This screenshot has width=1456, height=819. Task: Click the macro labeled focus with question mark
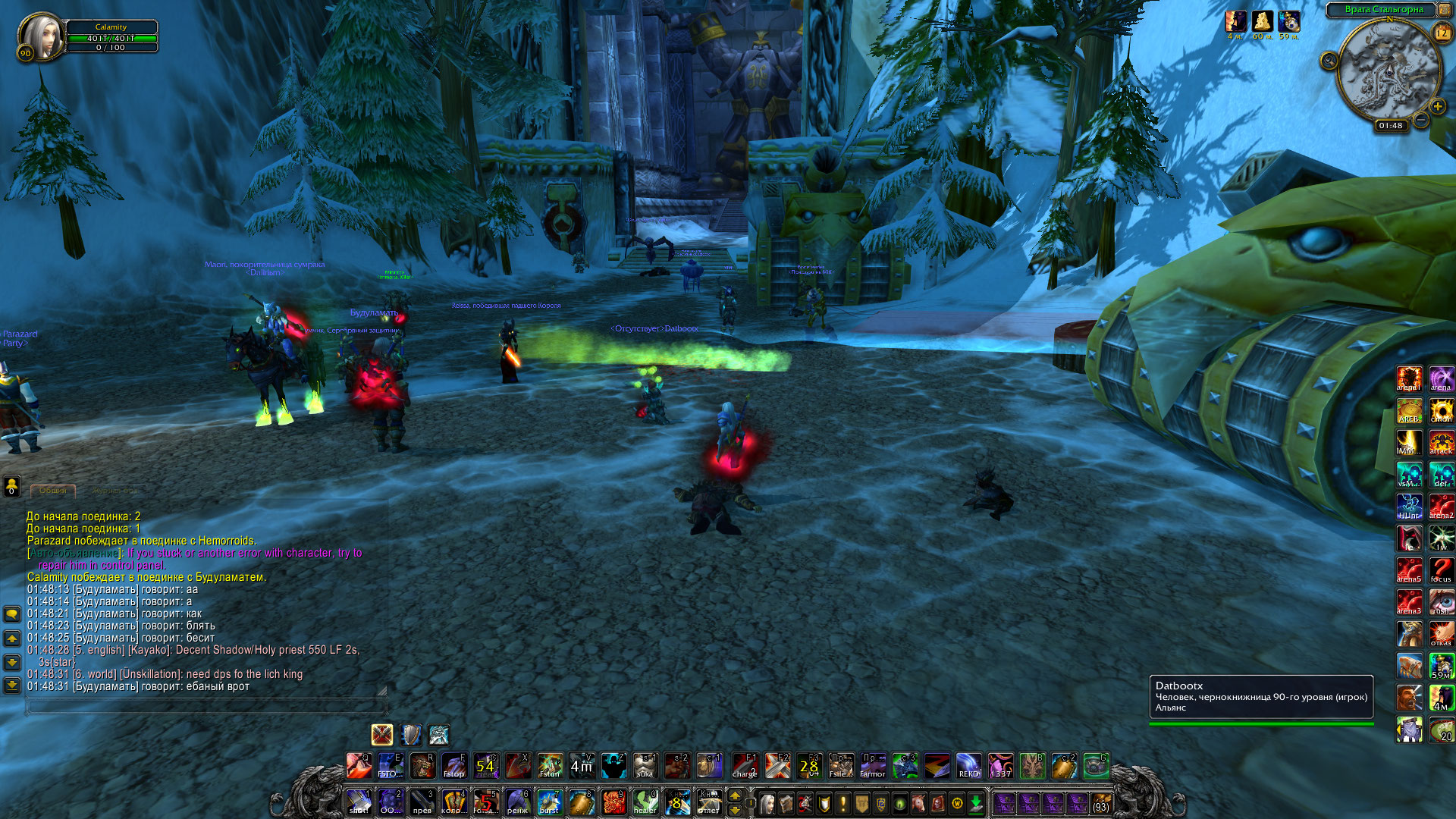(x=1441, y=570)
